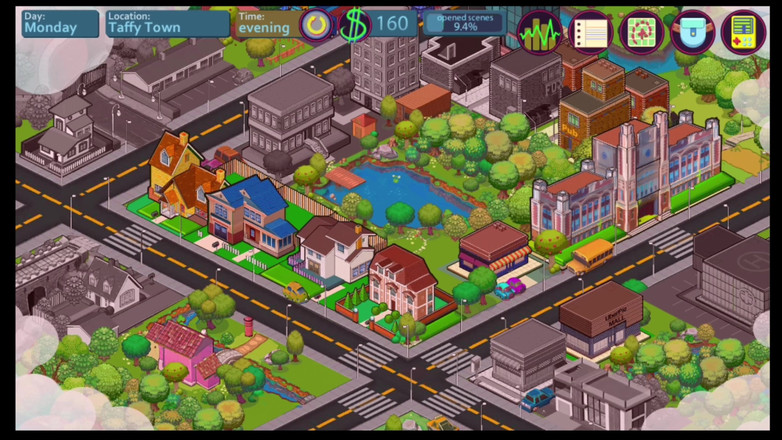Visit the mall building with signboard
The height and width of the screenshot is (440, 782).
[600, 320]
